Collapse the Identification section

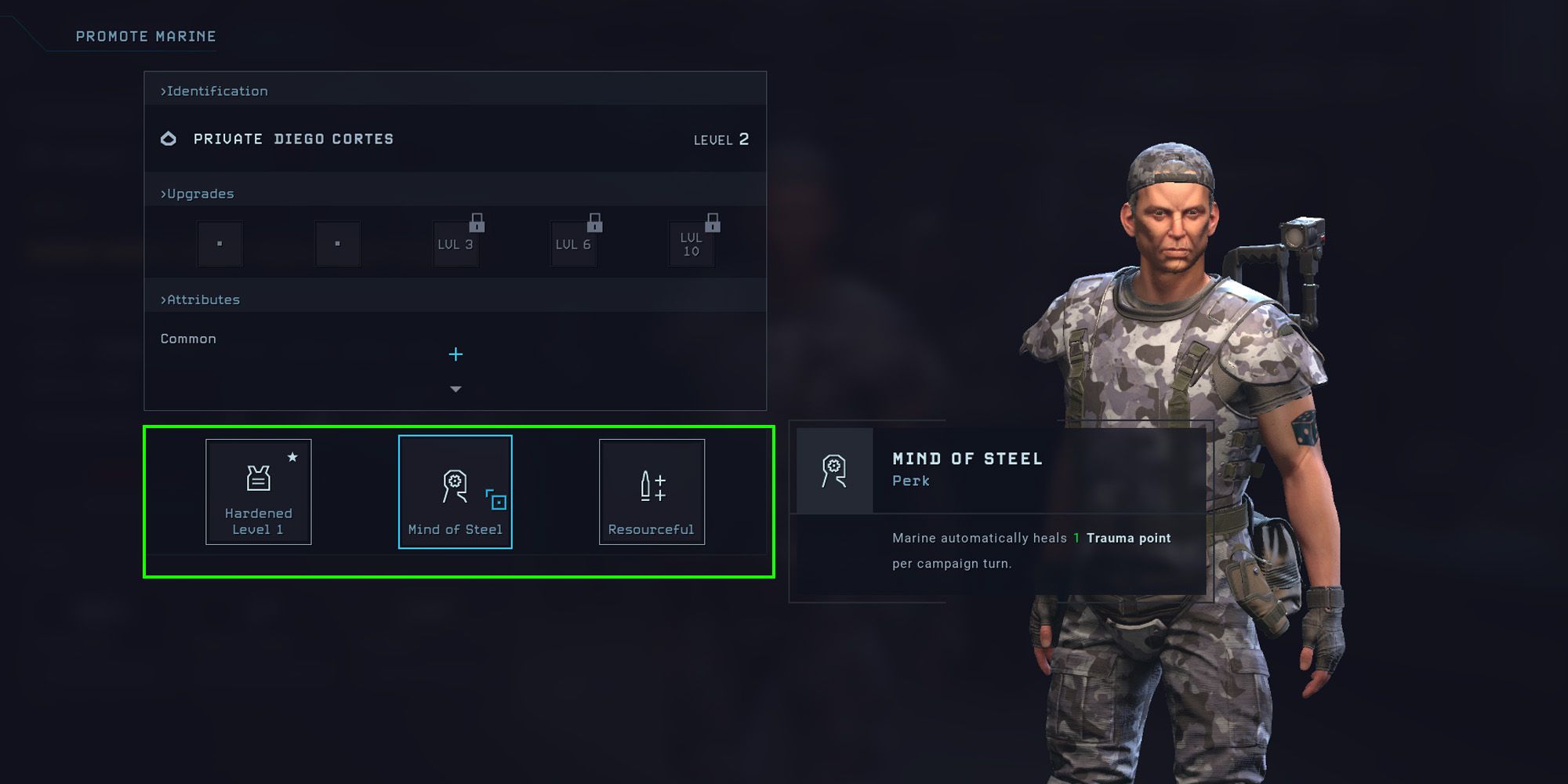(213, 91)
